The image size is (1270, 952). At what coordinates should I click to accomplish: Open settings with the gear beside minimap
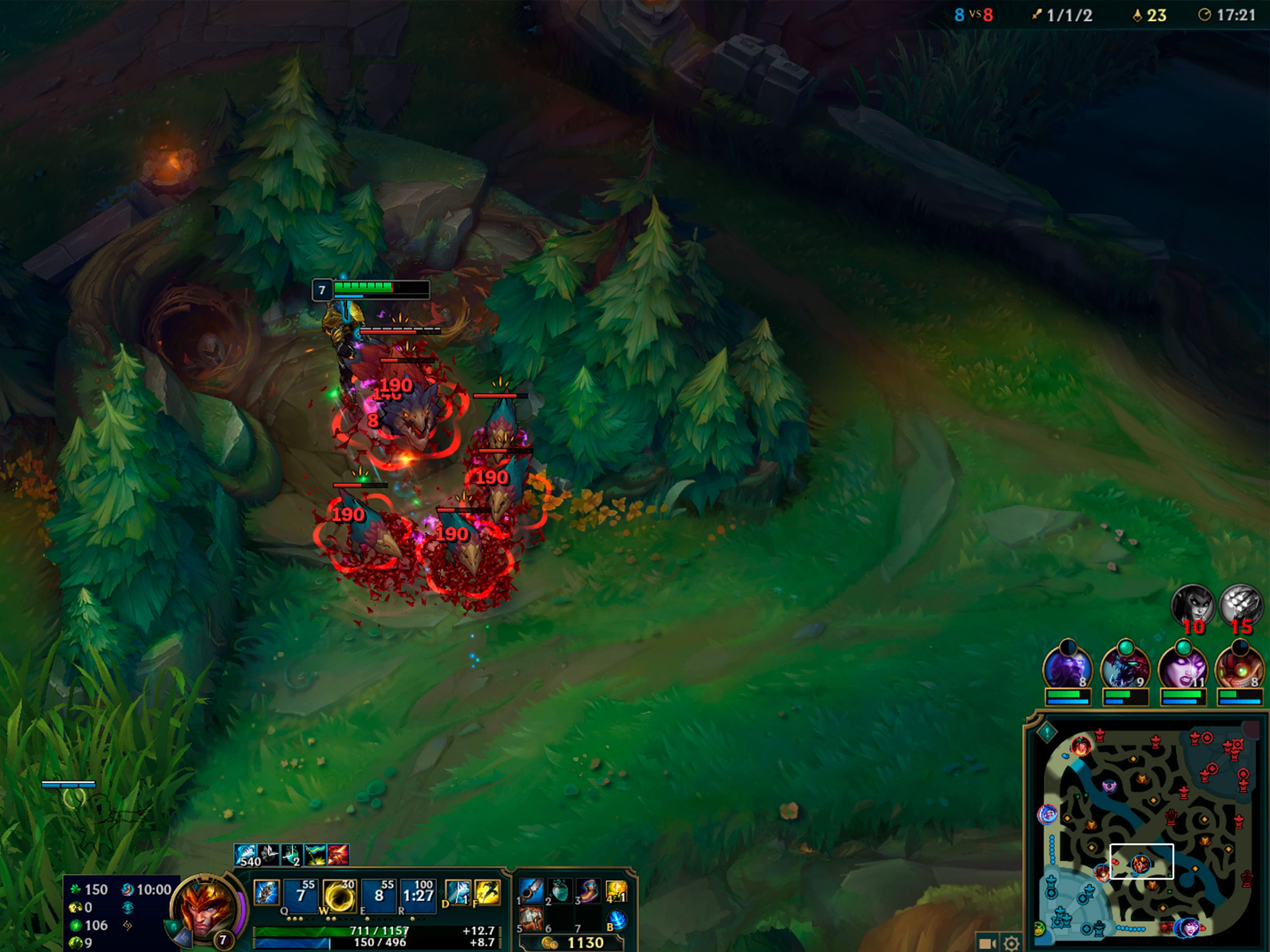coord(1011,943)
